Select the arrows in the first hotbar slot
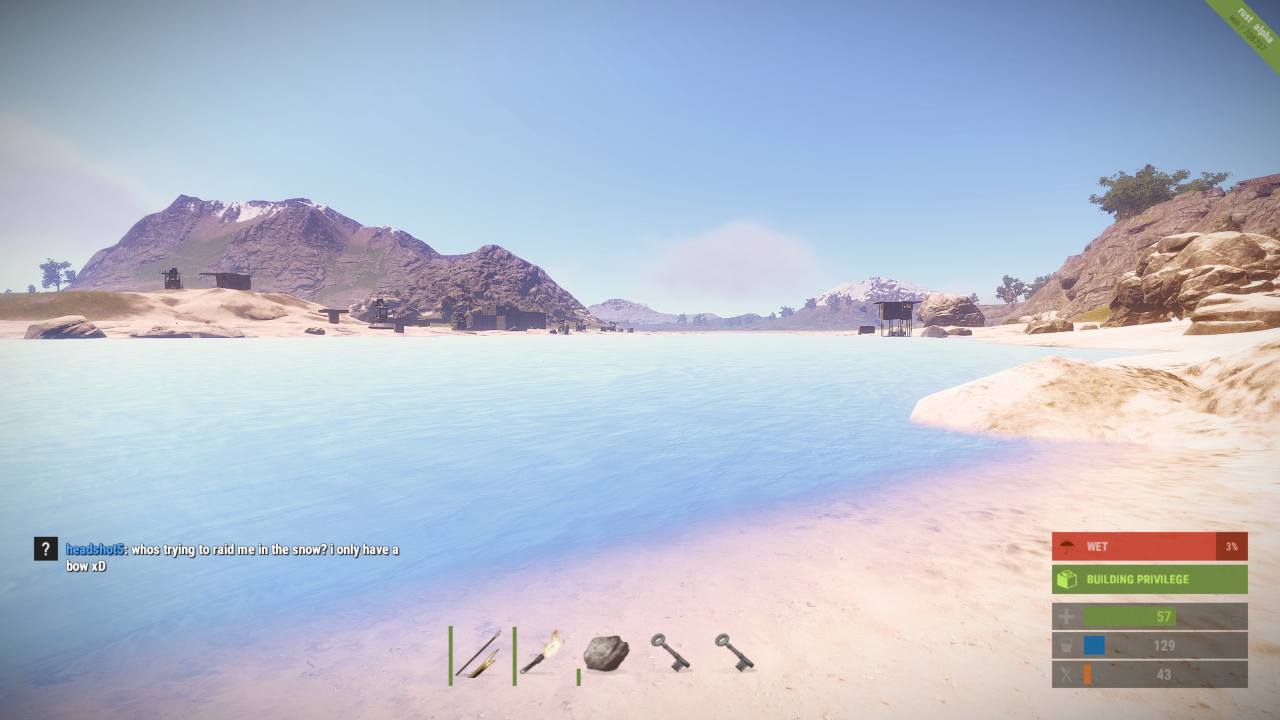Image resolution: width=1280 pixels, height=720 pixels. point(478,655)
